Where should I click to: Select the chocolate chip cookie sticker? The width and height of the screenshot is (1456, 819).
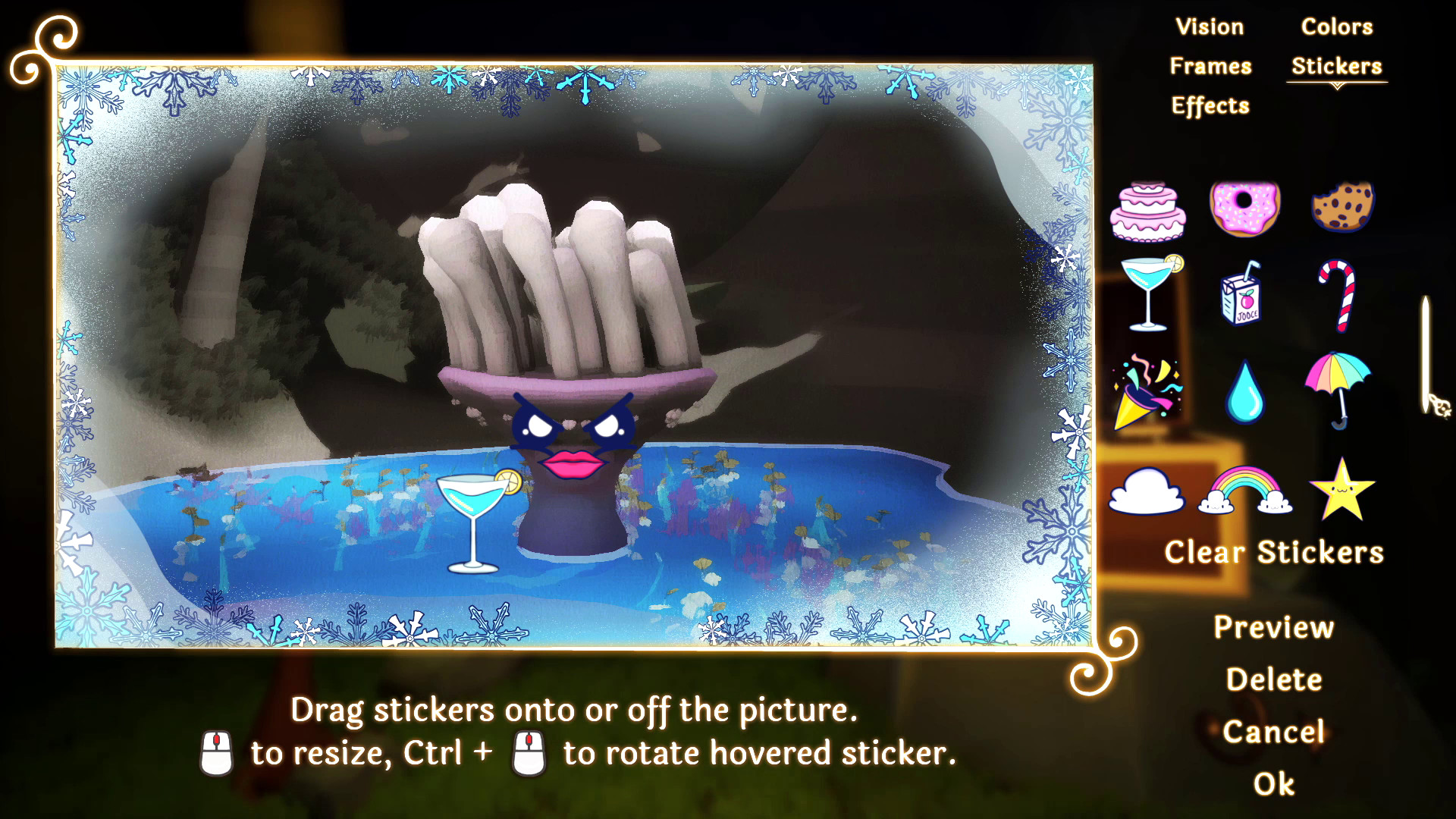pyautogui.click(x=1342, y=206)
